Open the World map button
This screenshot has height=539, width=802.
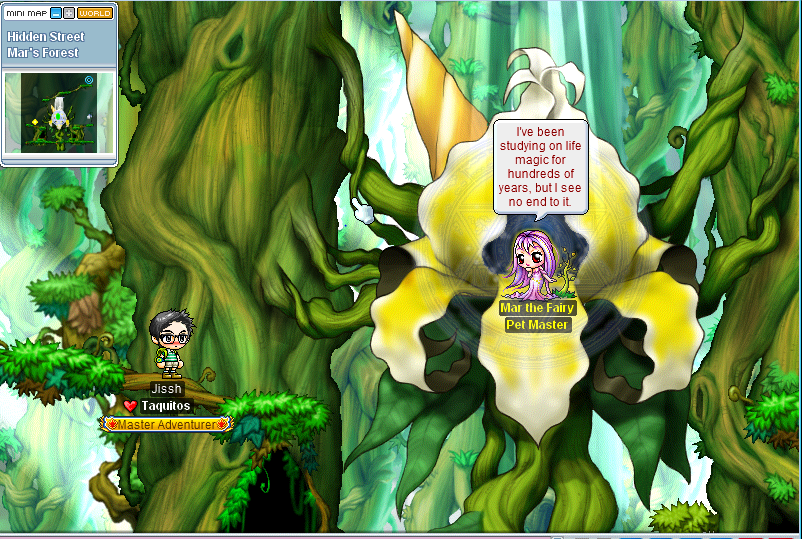click(x=95, y=13)
